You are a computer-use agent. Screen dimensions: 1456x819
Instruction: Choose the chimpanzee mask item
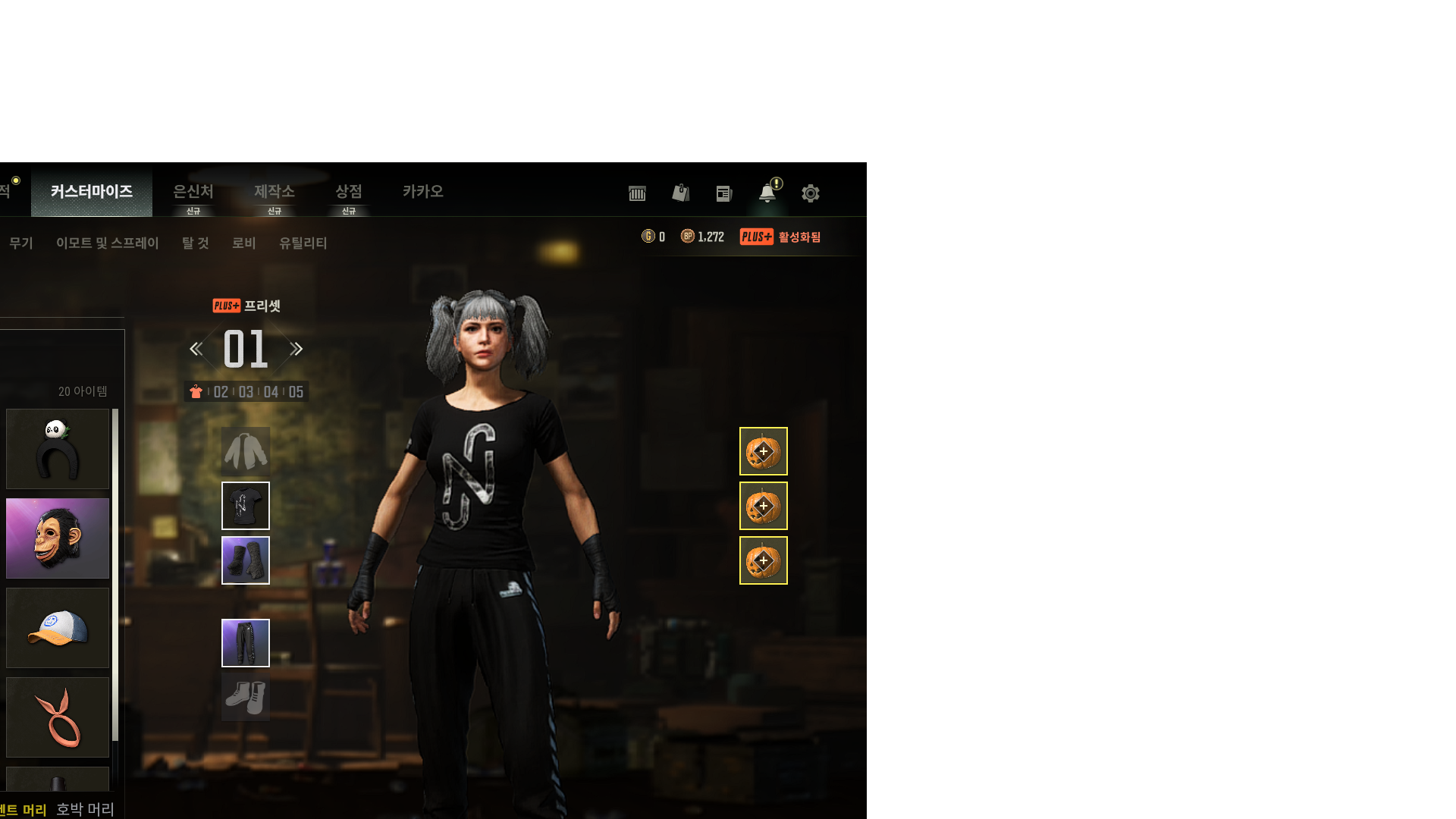(x=58, y=538)
